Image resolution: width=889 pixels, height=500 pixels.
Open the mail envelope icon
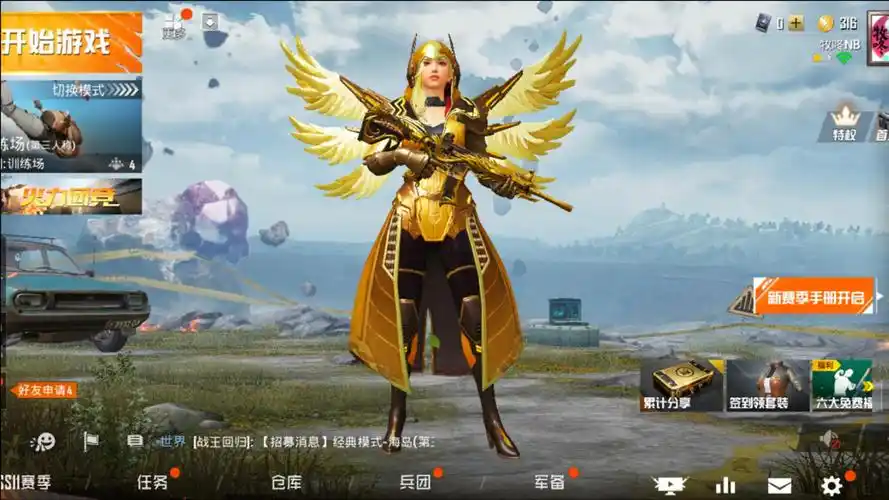coord(780,485)
